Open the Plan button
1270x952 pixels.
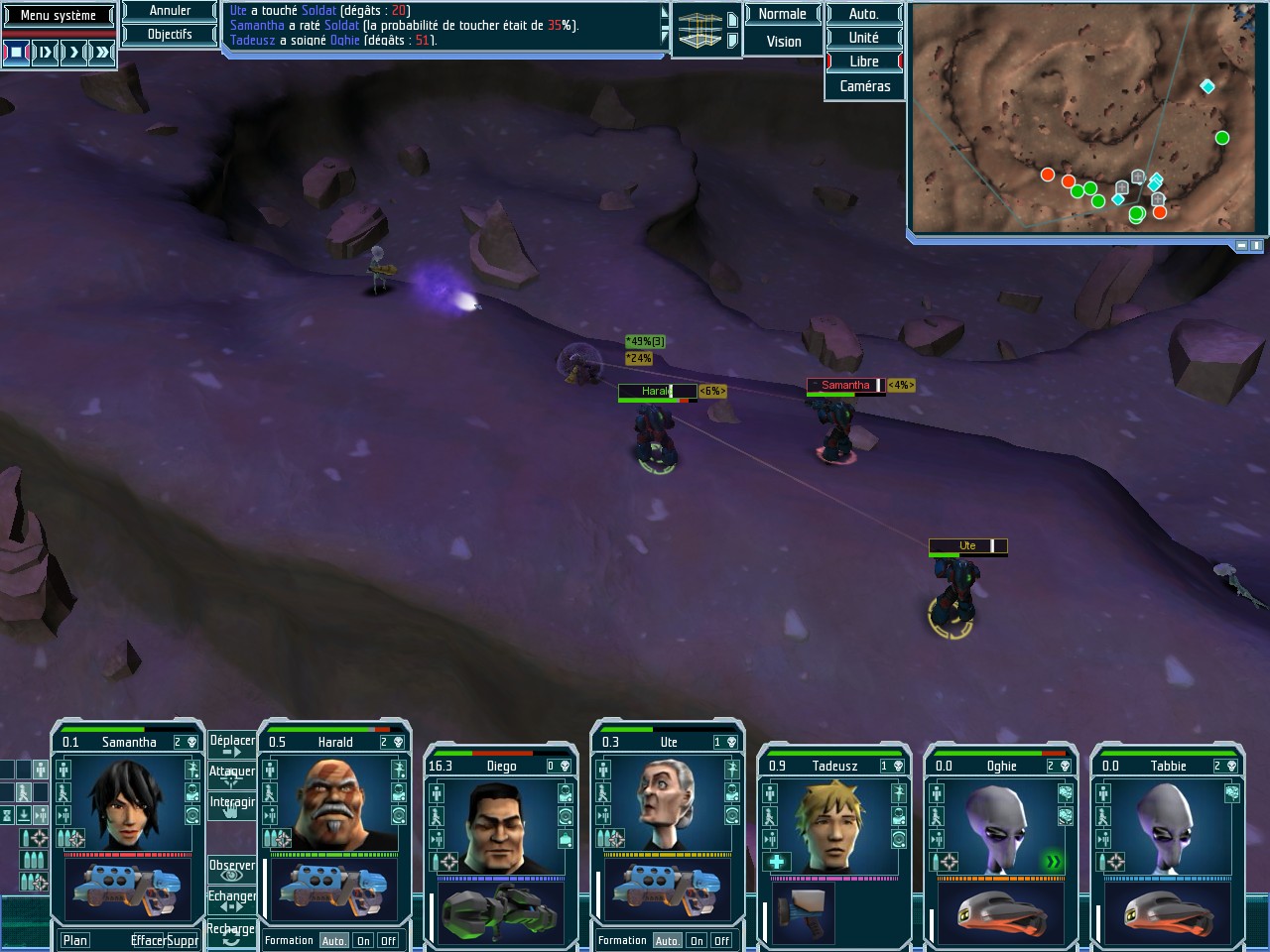click(75, 940)
